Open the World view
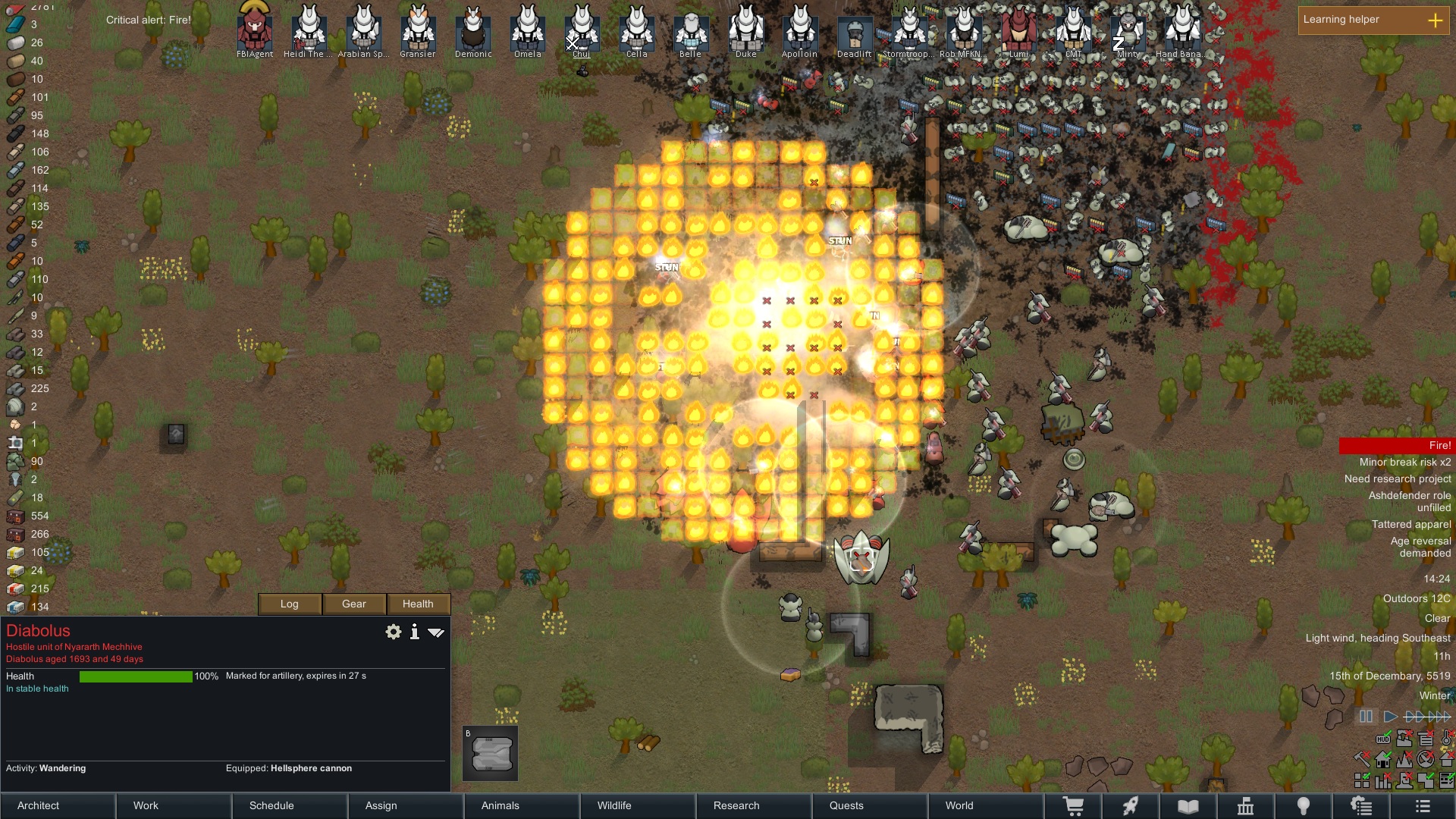Screen dimensions: 1456x819 tap(986, 805)
